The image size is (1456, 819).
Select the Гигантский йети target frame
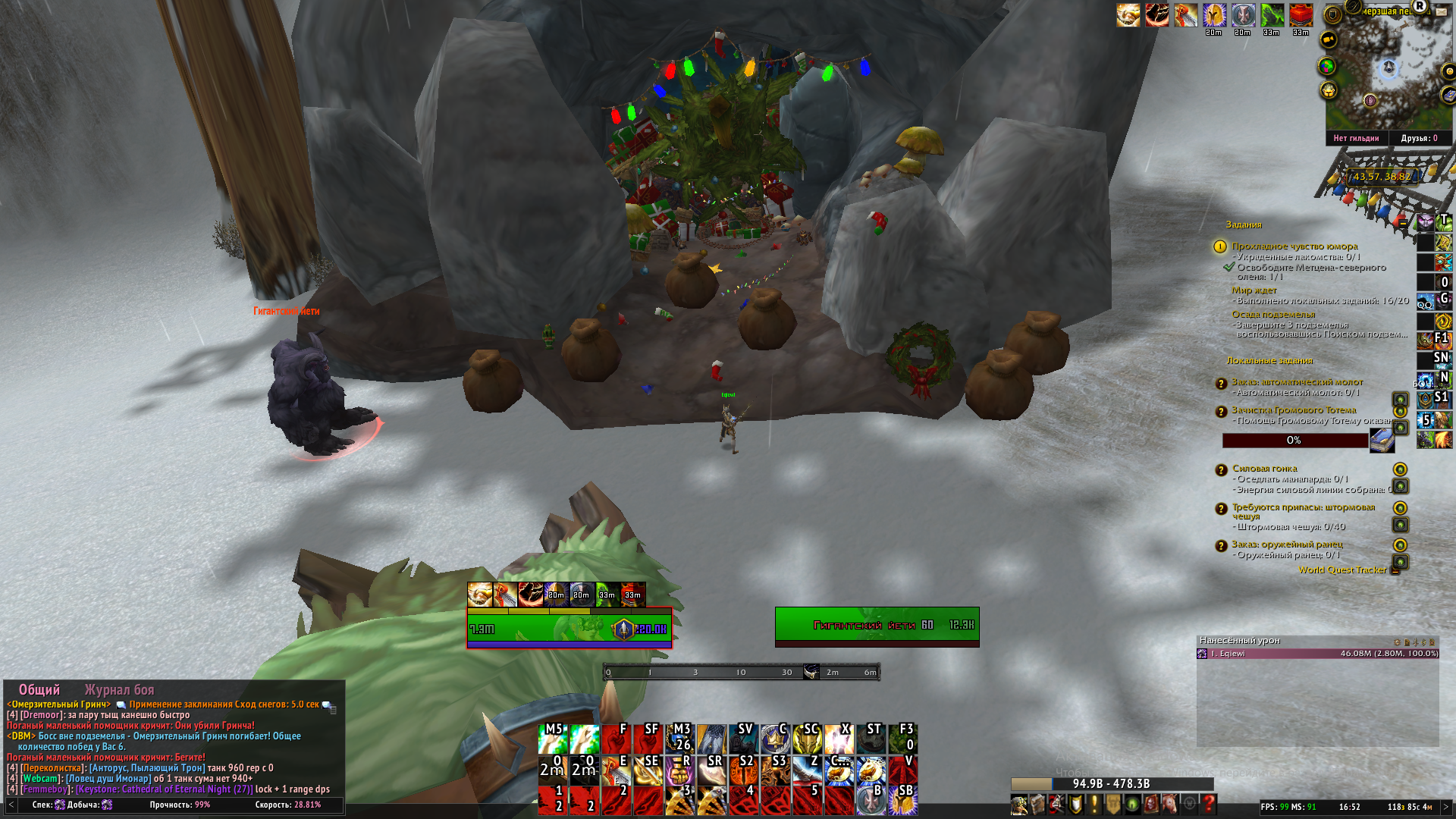pos(877,626)
